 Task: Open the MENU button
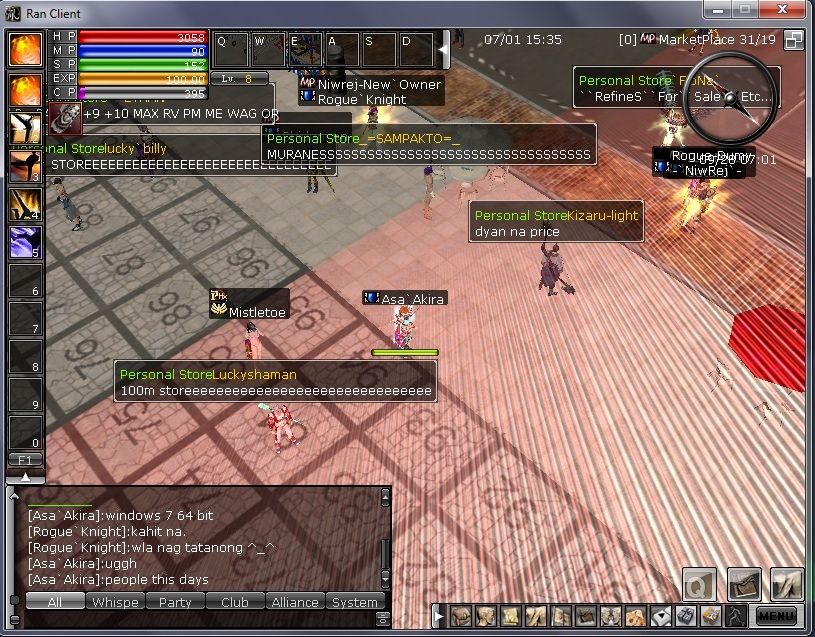777,616
